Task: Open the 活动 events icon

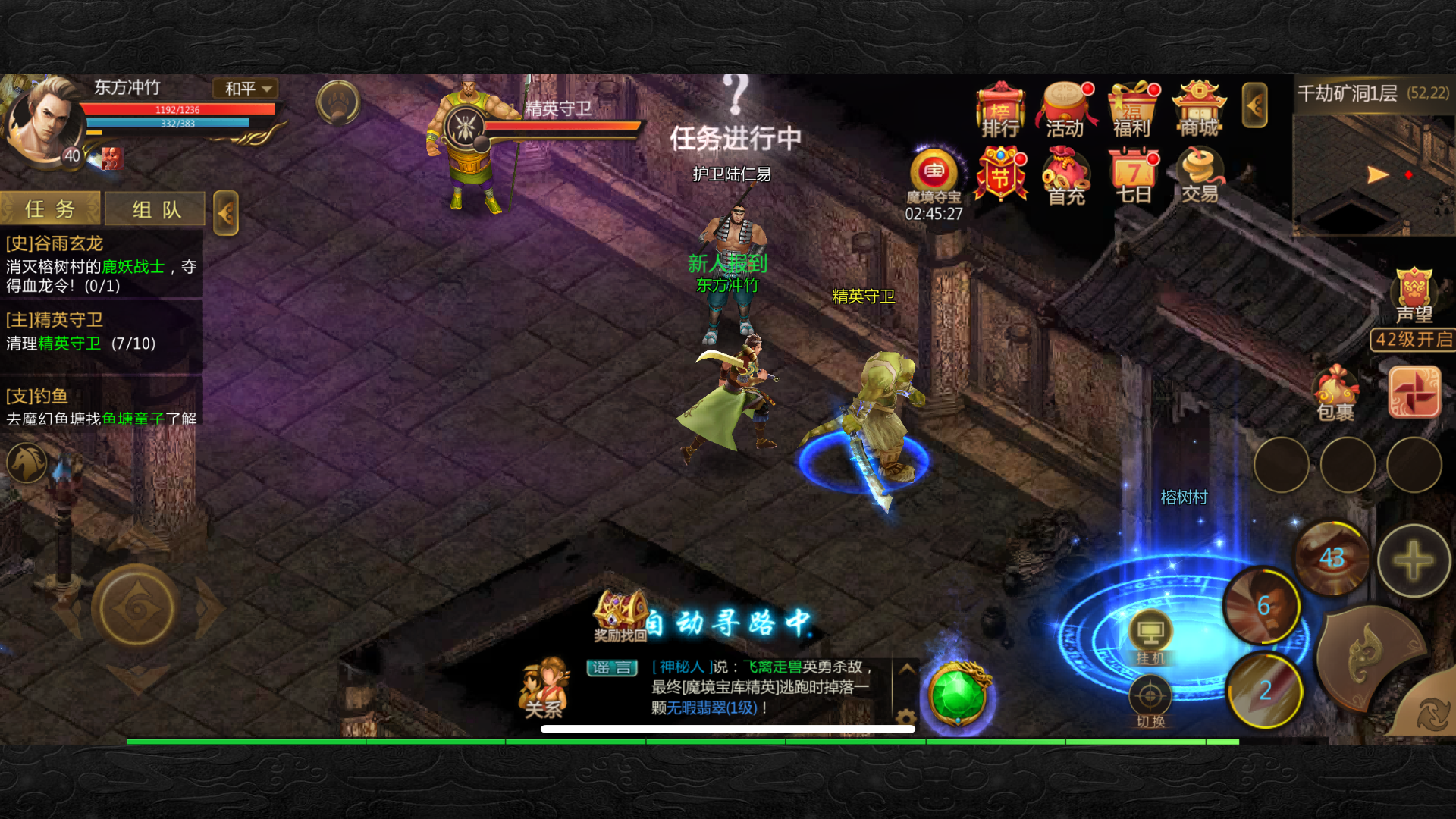Action: pyautogui.click(x=1065, y=111)
